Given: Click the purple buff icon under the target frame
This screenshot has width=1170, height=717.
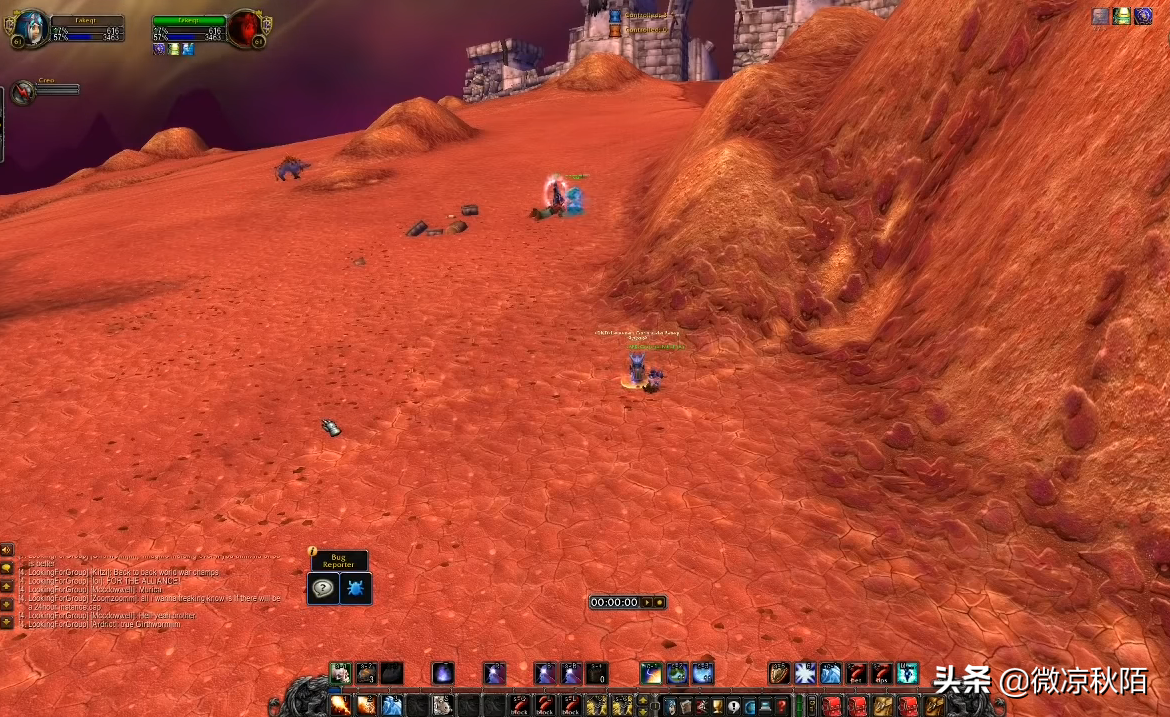Looking at the screenshot, I should (160, 49).
